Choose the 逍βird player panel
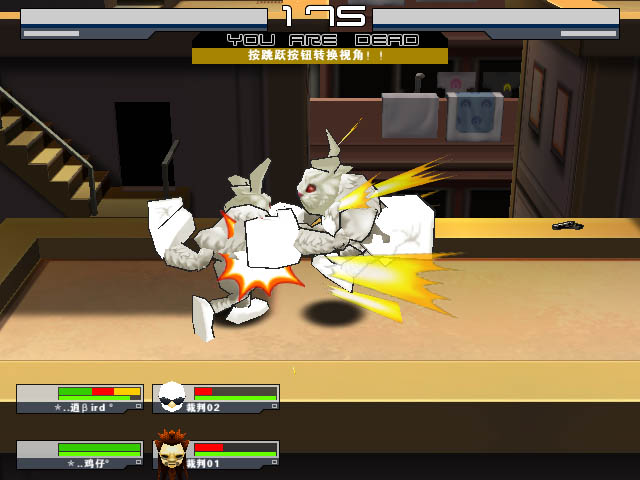 pos(80,399)
